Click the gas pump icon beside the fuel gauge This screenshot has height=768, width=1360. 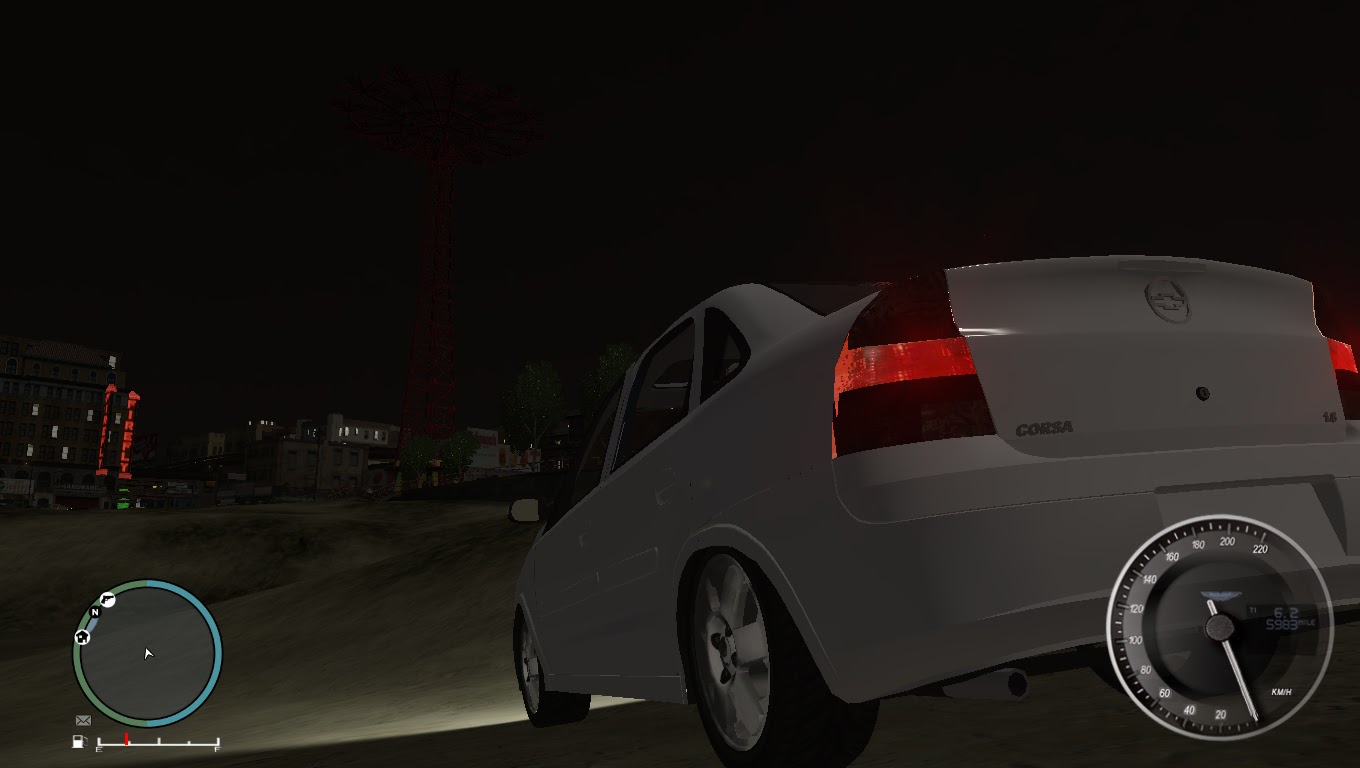coord(79,739)
